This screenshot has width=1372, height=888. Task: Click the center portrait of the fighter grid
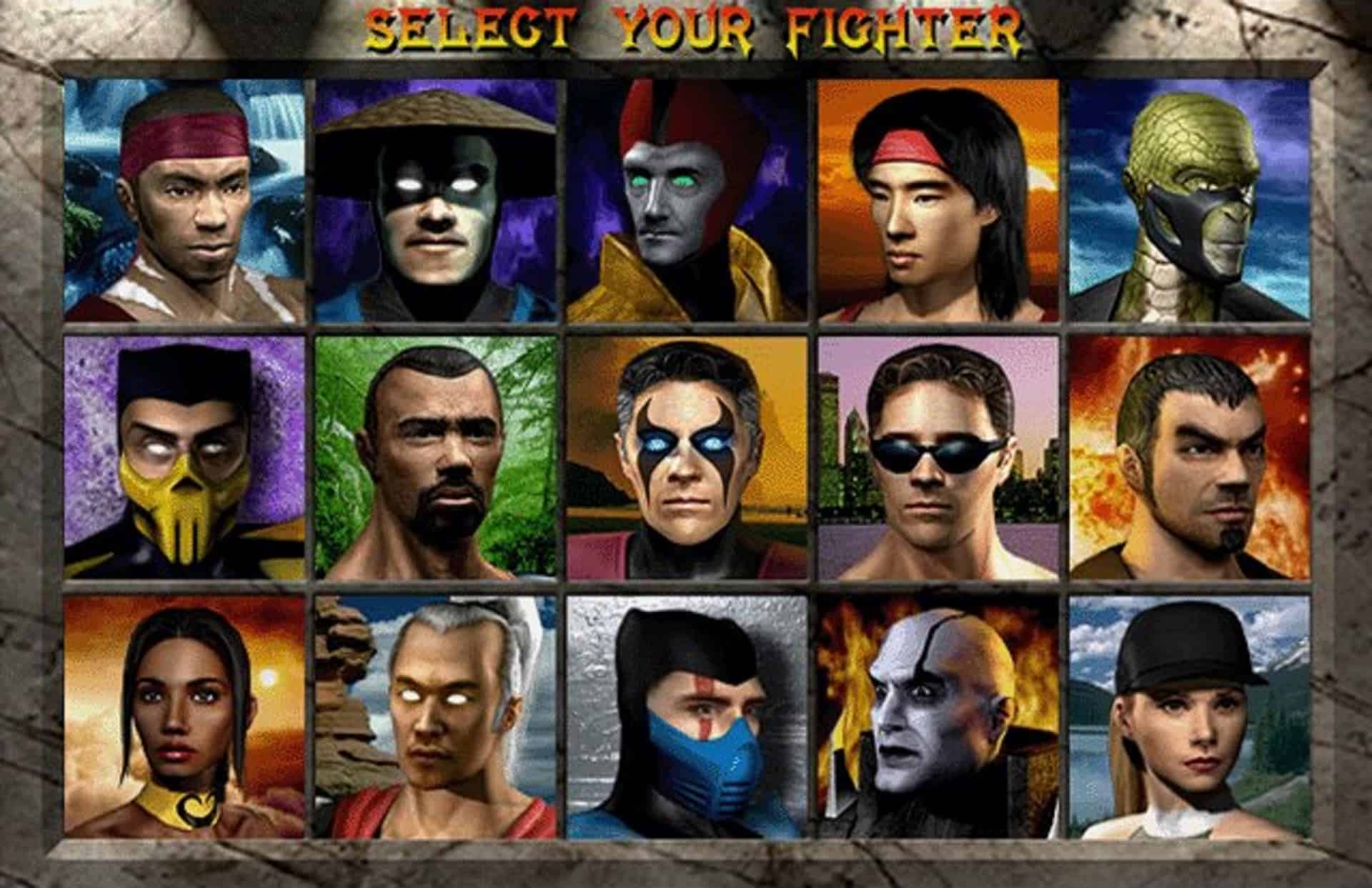(x=690, y=465)
